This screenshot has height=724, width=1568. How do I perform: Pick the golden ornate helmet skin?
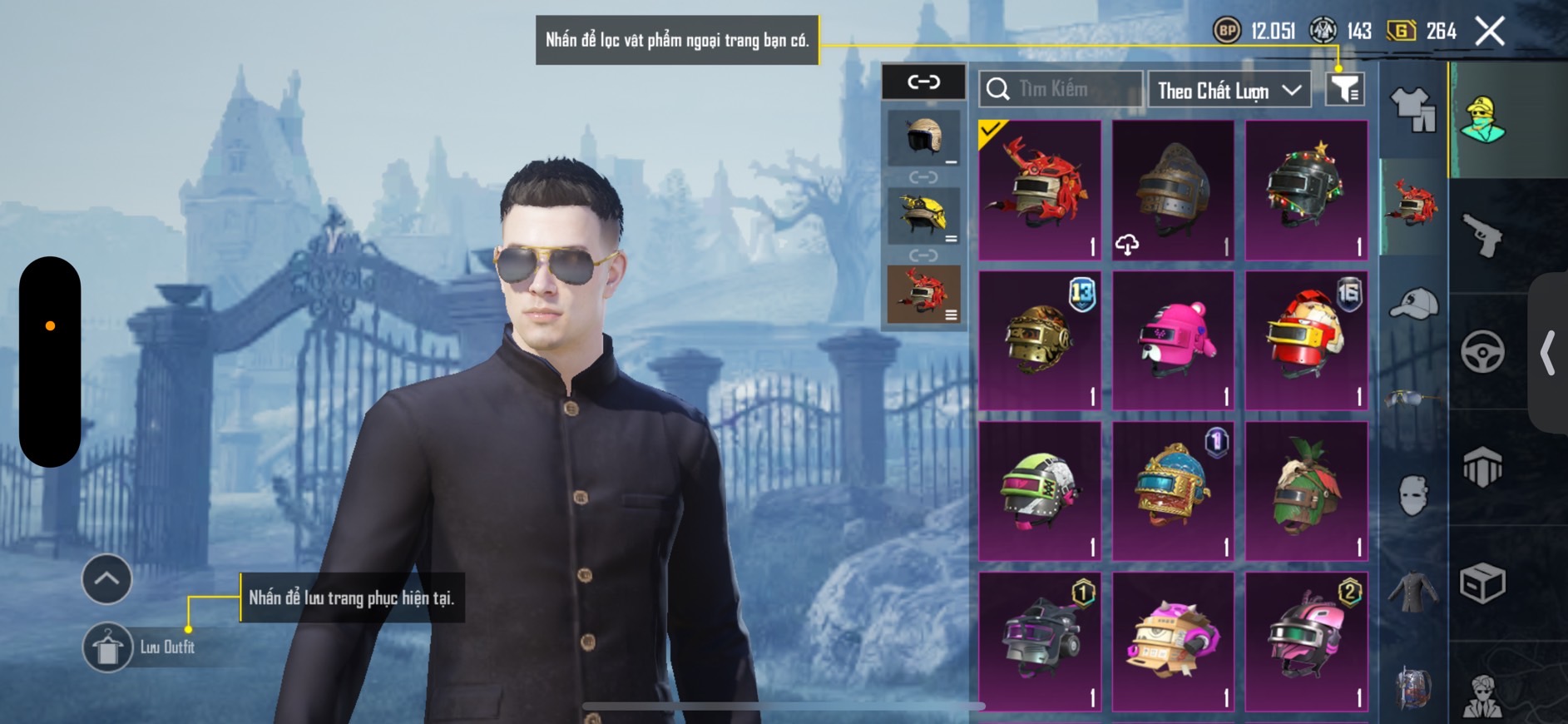1040,340
